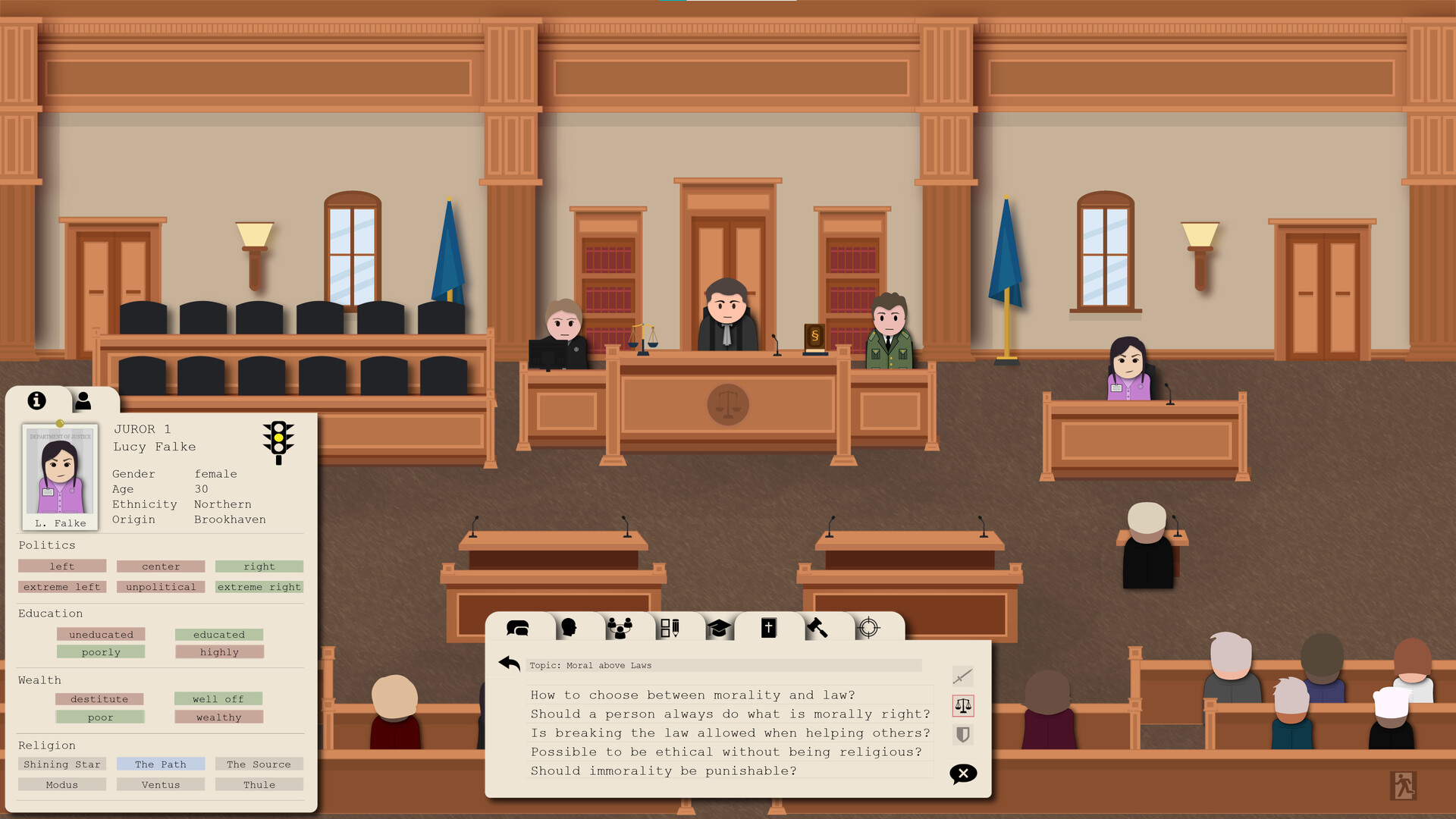Image resolution: width=1456 pixels, height=819 pixels.
Task: Open the crosshair targeting tab
Action: pyautogui.click(x=869, y=627)
